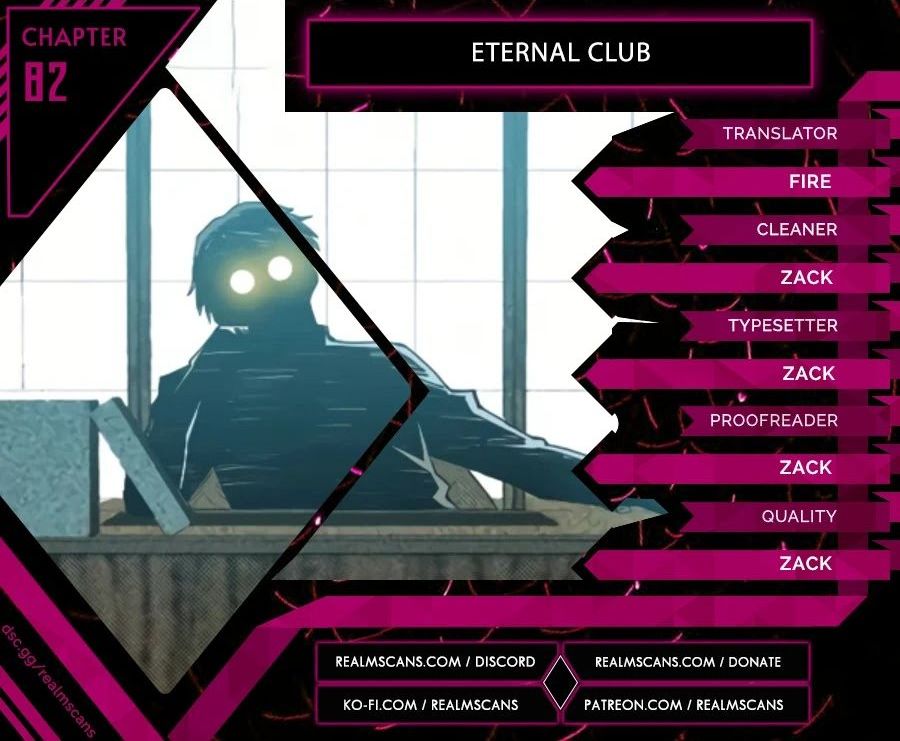The image size is (900, 741).
Task: Visit the Ko-fi.com / Realmscans link
Action: tap(433, 705)
